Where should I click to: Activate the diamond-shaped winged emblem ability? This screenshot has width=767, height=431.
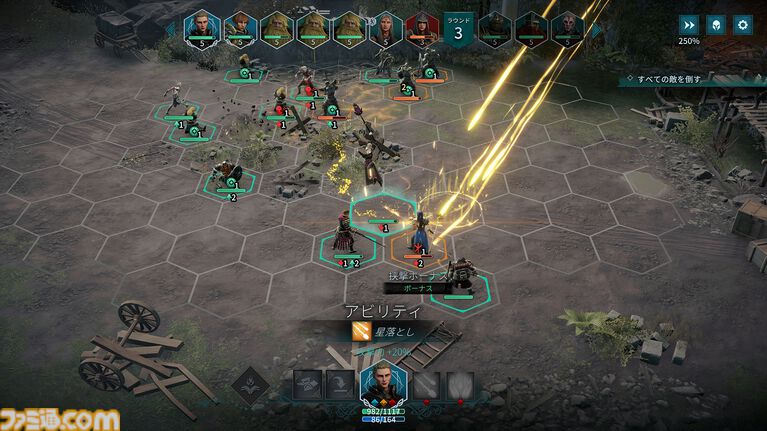tap(250, 384)
